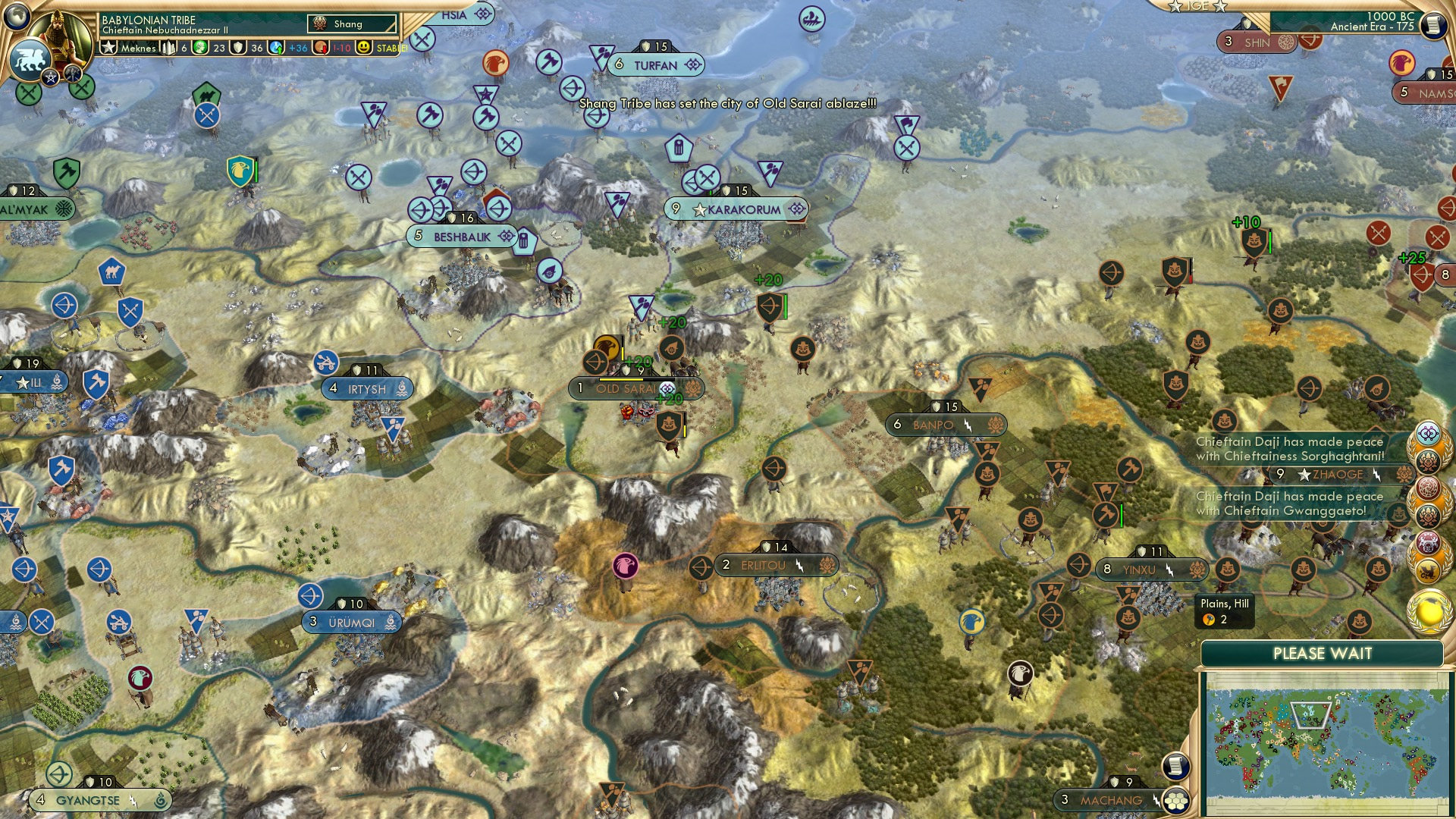Click the +36 science beaker indicator
1456x819 pixels.
[x=299, y=47]
